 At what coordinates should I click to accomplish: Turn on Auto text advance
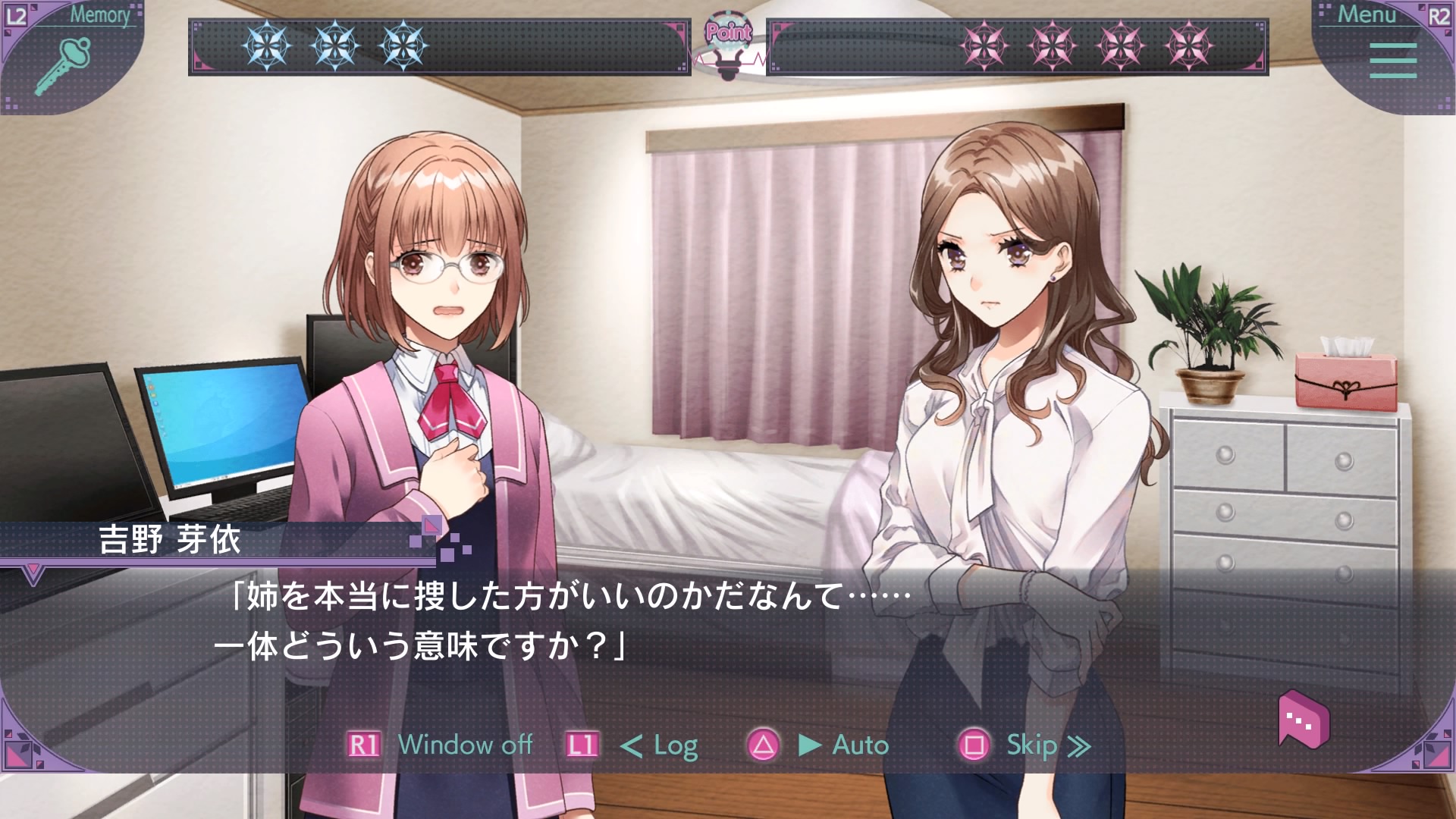[x=843, y=745]
